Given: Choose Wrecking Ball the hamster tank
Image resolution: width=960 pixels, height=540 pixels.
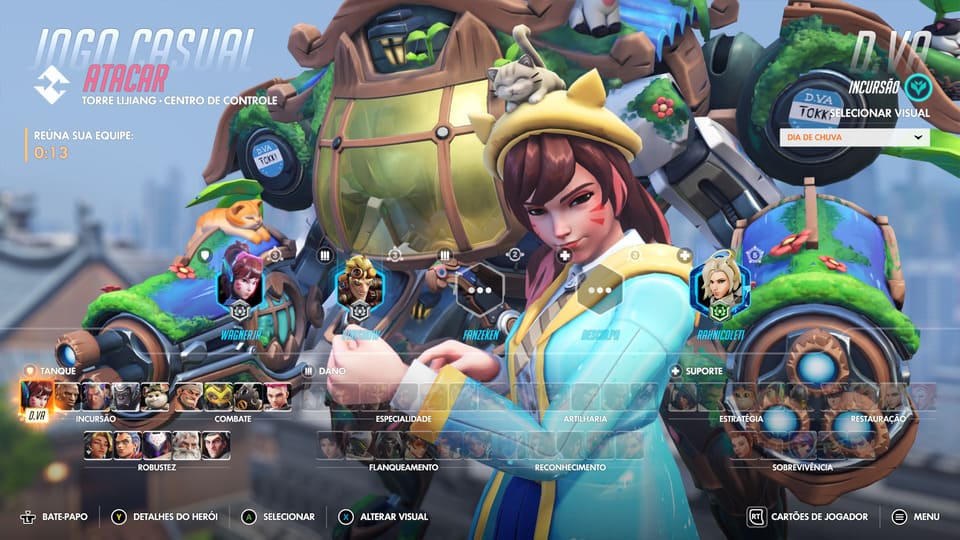Looking at the screenshot, I should point(156,397).
